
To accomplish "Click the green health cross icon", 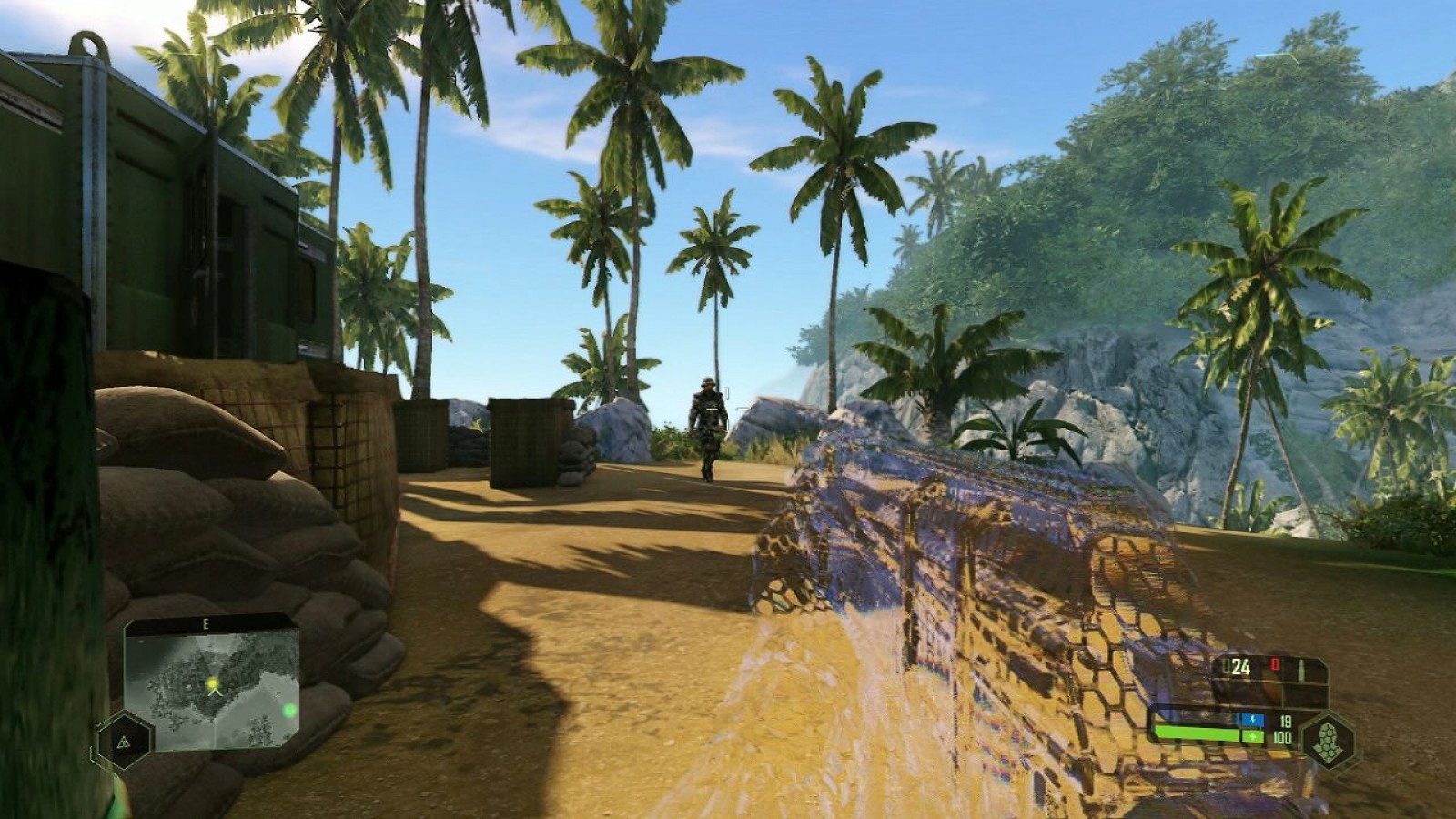I will coord(1253,737).
